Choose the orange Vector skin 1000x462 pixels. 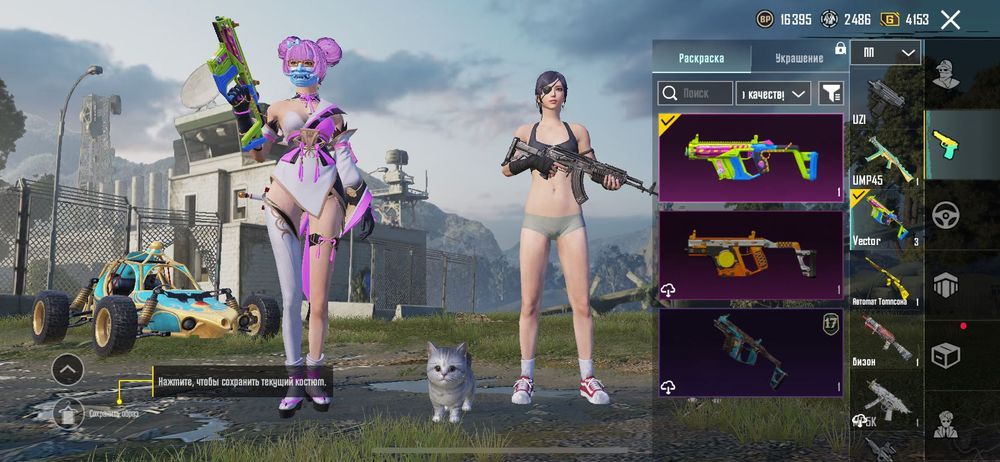point(750,256)
